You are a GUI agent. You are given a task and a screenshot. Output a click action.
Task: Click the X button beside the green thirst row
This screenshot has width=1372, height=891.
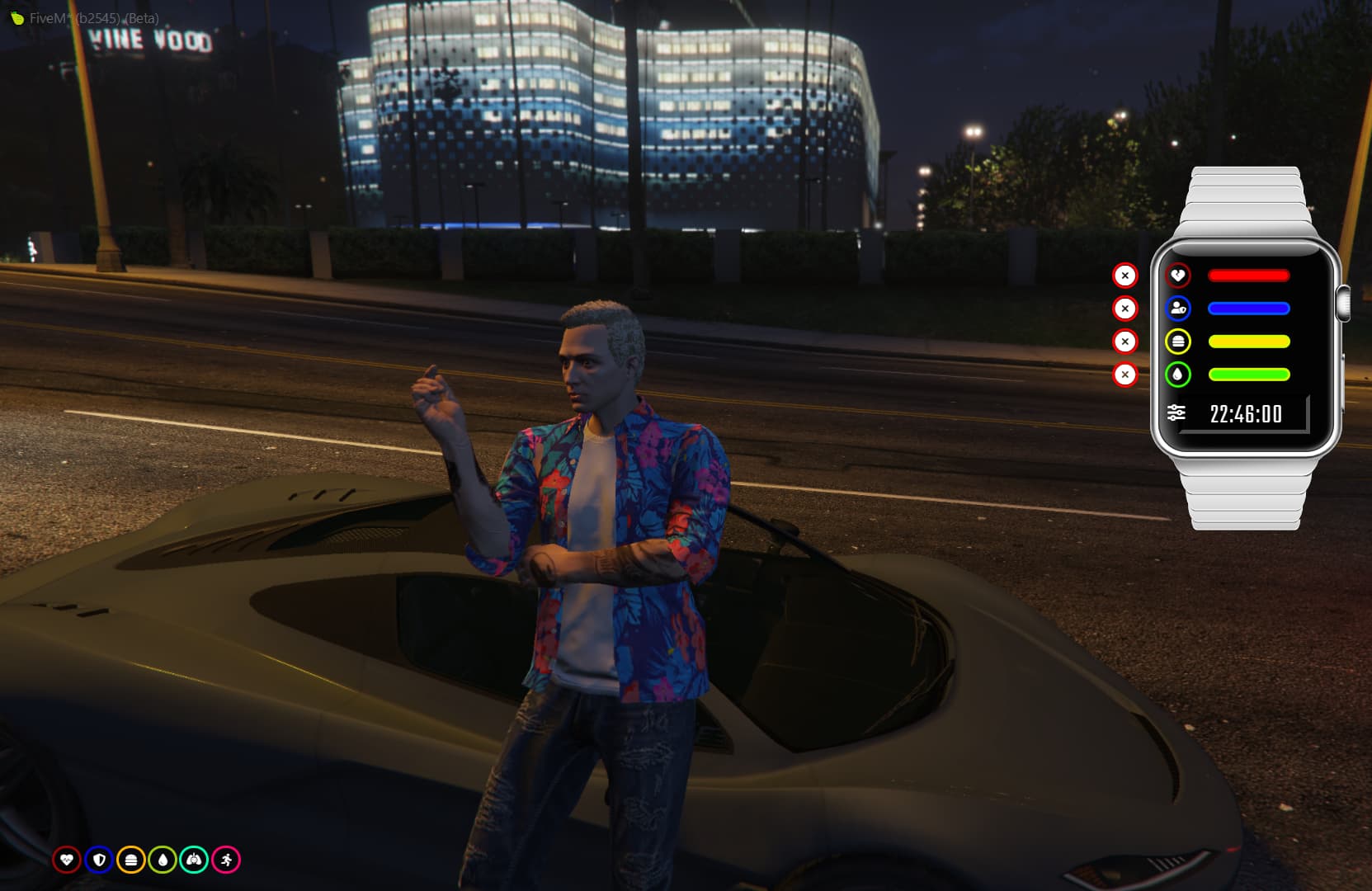[x=1124, y=375]
